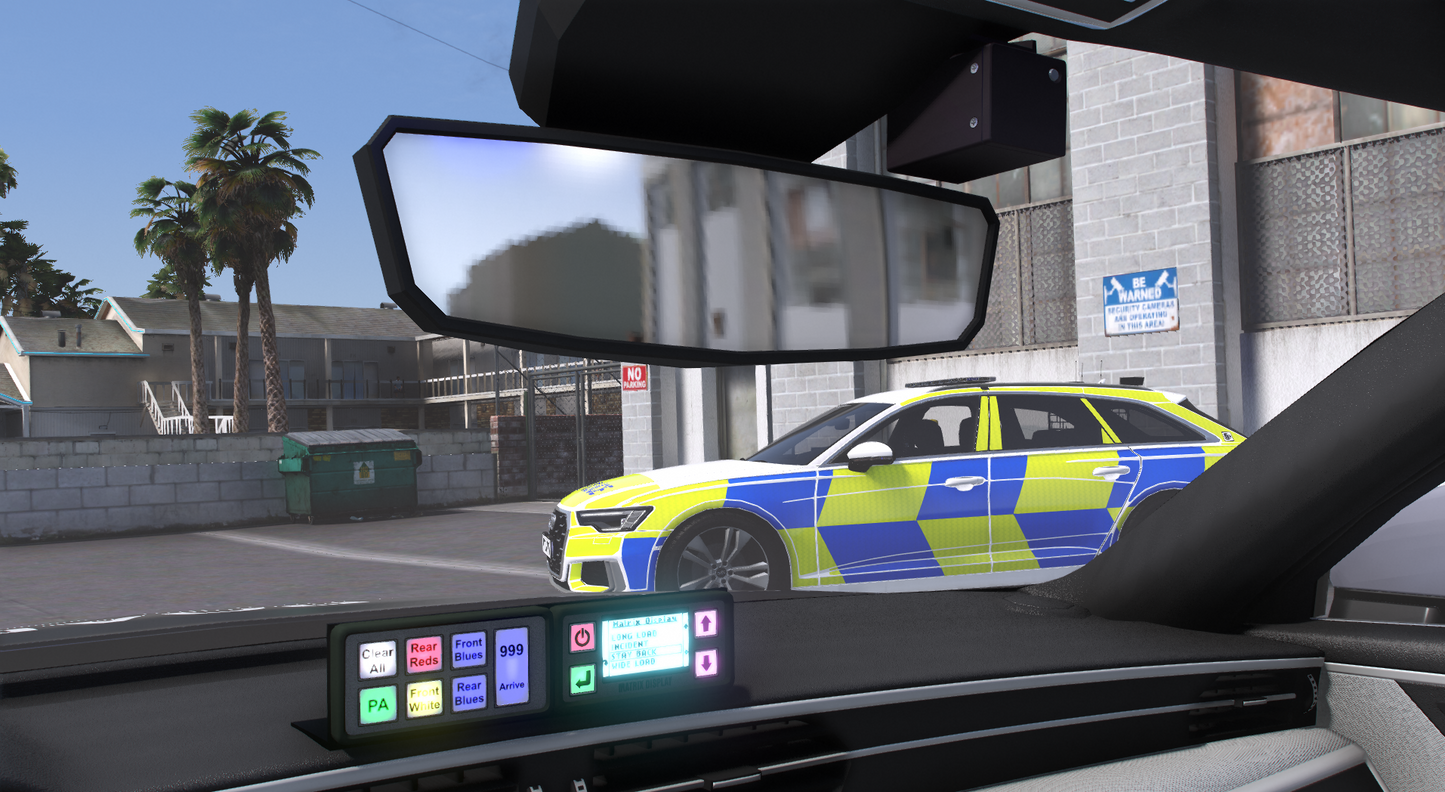Choose the INCIDENT message option
Viewport: 1445px width, 792px height.
(x=631, y=644)
